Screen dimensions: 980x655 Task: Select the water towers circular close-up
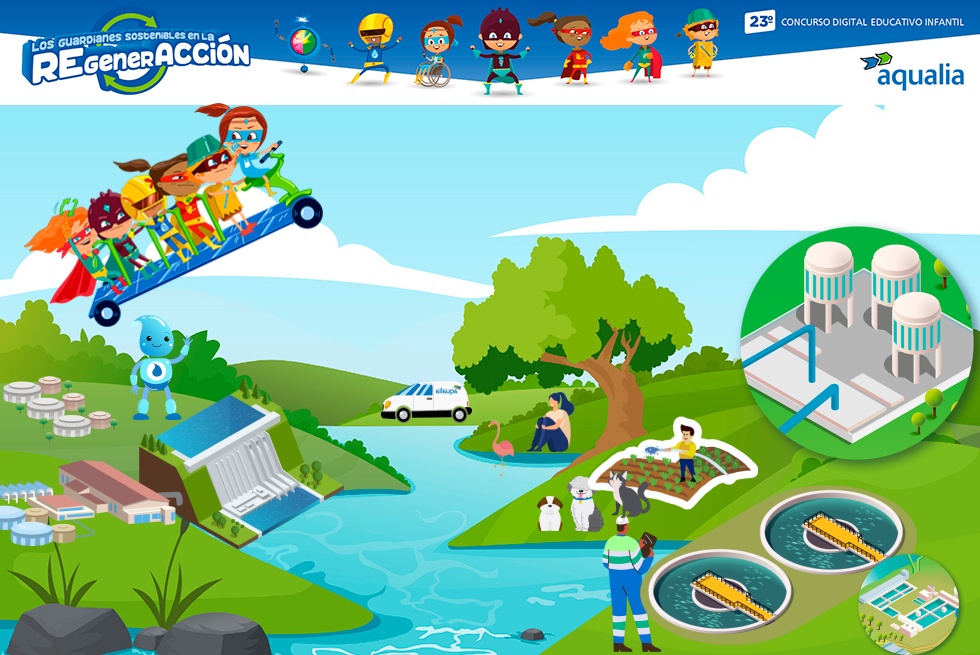(x=855, y=336)
